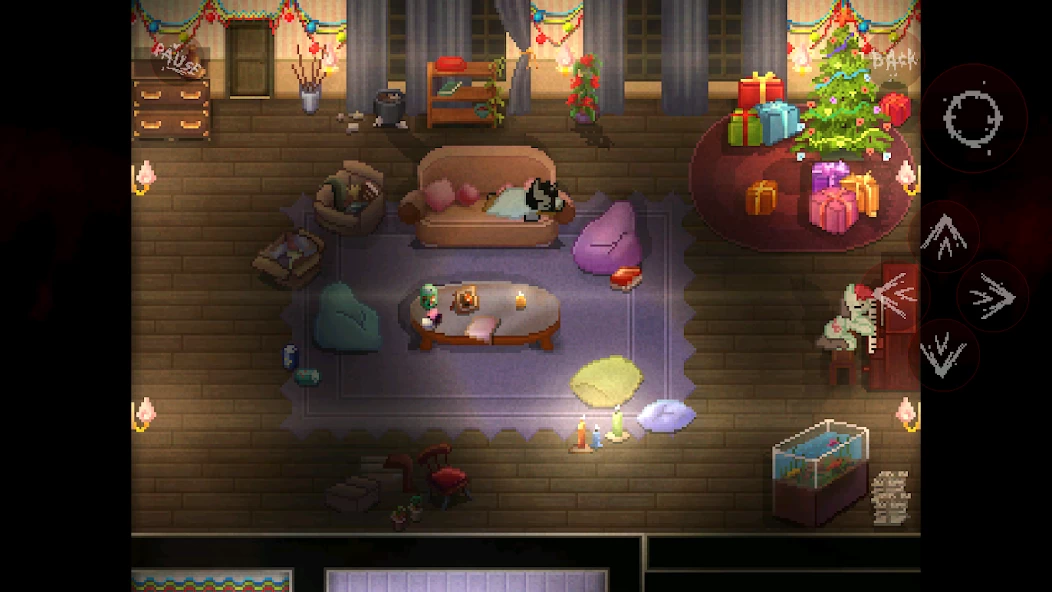This screenshot has width=1052, height=592.
Task: Hit the Back button
Action: click(893, 61)
